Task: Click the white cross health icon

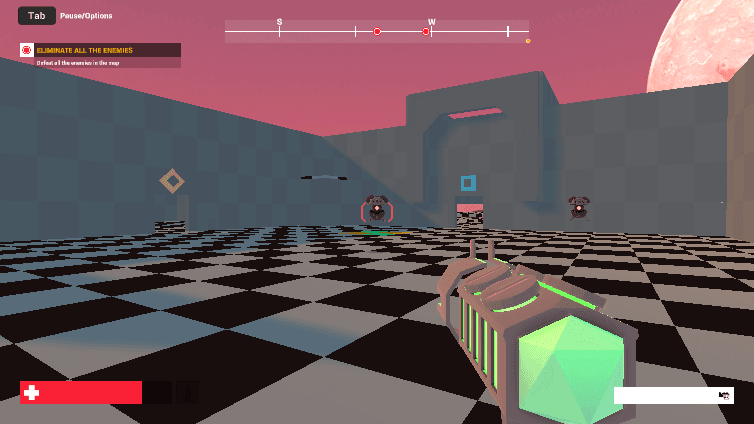Action: (32, 393)
